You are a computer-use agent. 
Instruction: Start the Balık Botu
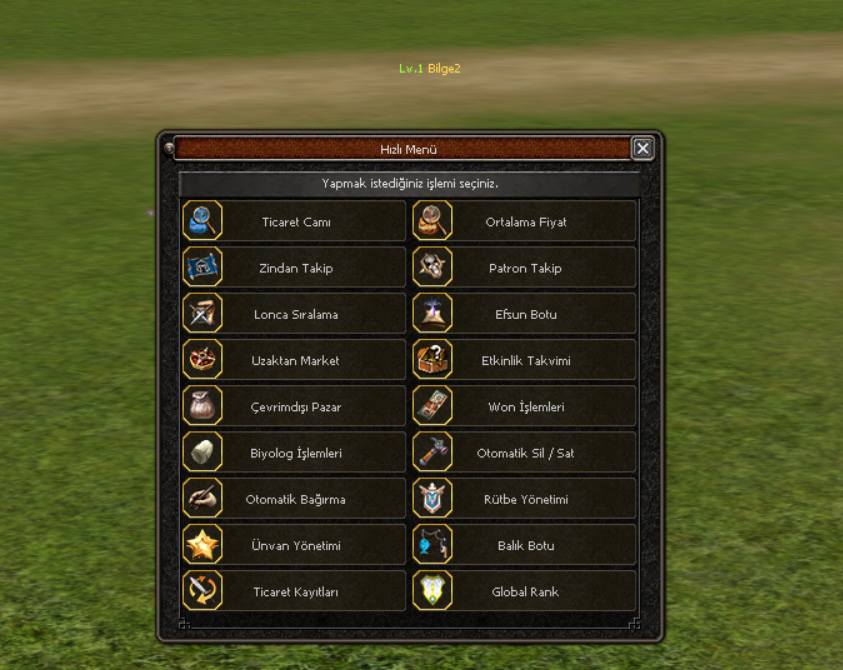coord(525,545)
